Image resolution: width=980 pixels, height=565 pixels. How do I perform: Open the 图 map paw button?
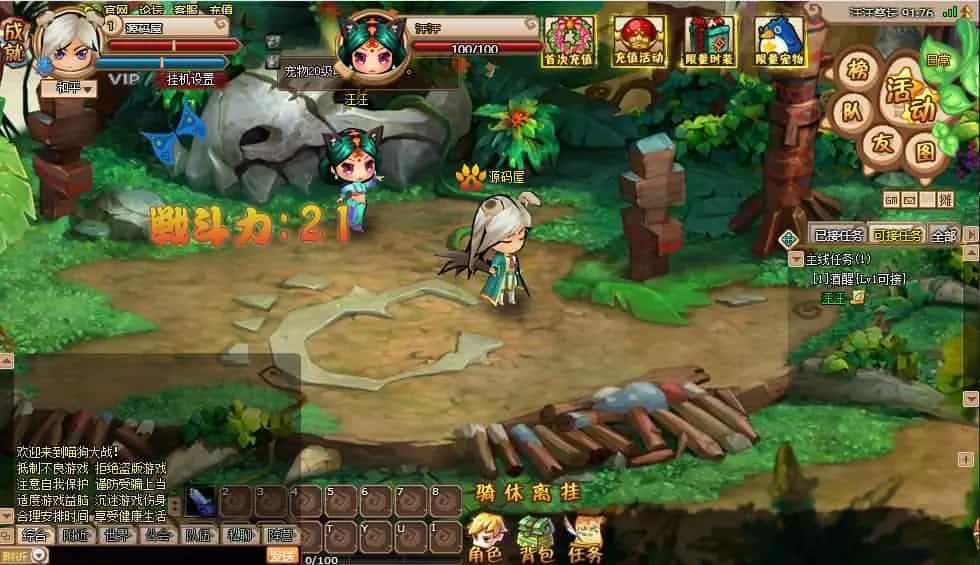click(925, 152)
